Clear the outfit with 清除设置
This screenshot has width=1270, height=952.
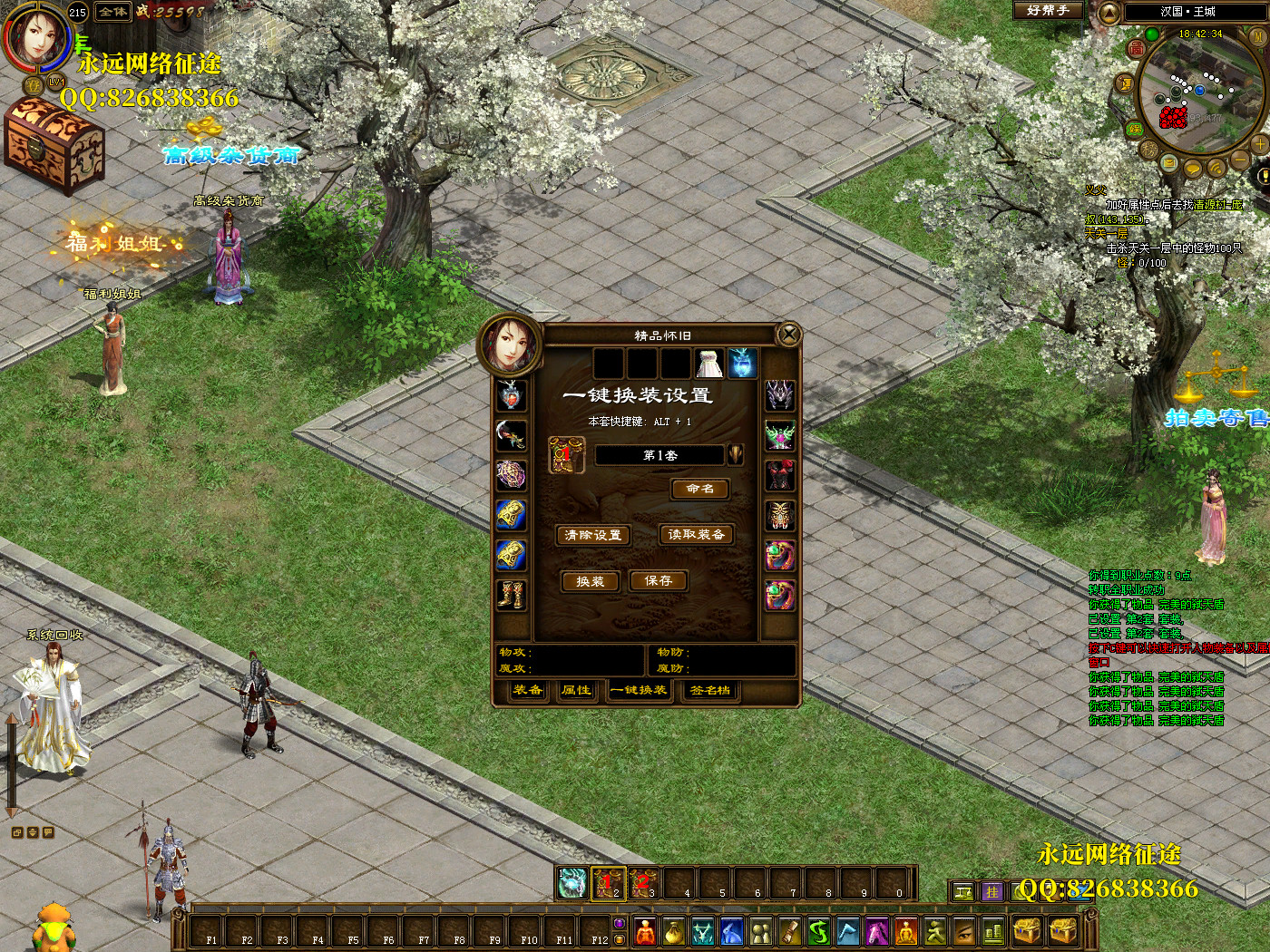point(593,535)
